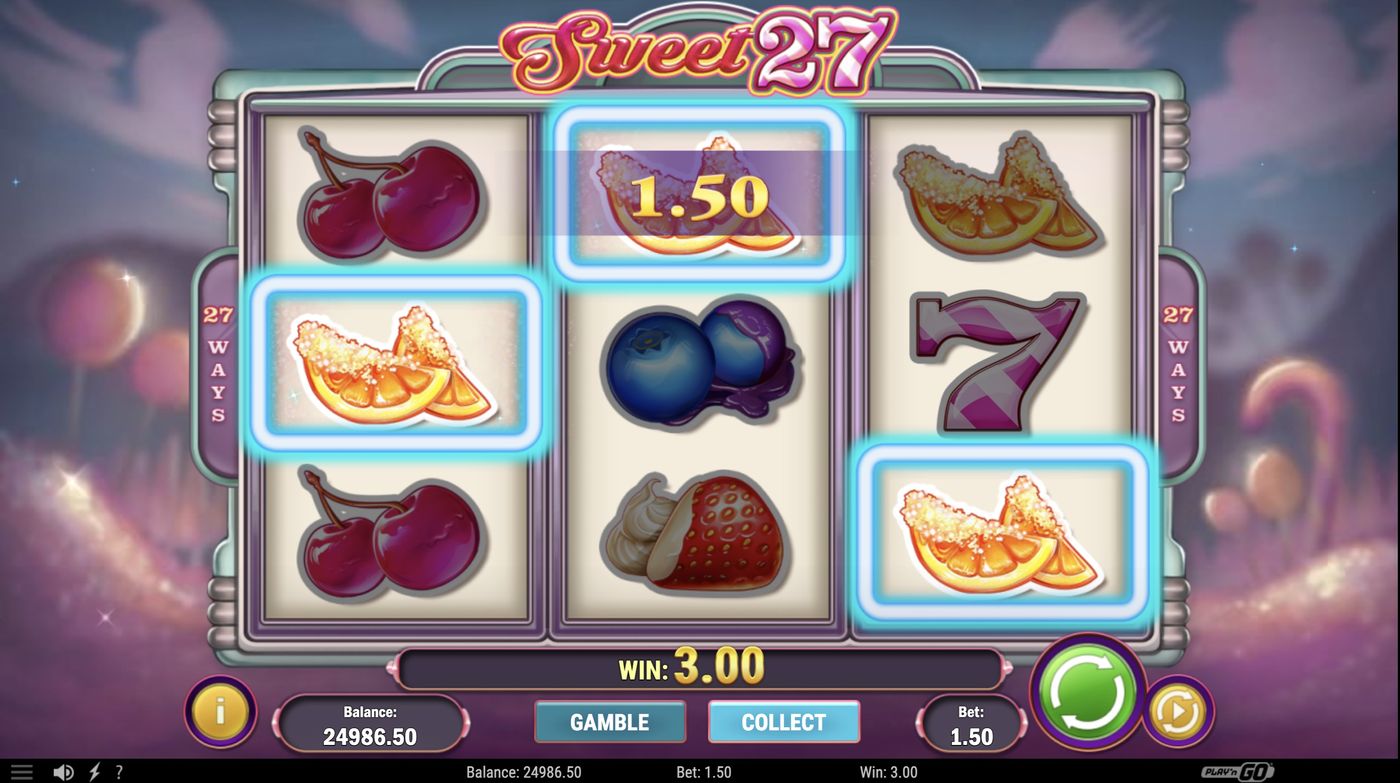
Task: Open the paytable via the yellow info button
Action: 221,710
